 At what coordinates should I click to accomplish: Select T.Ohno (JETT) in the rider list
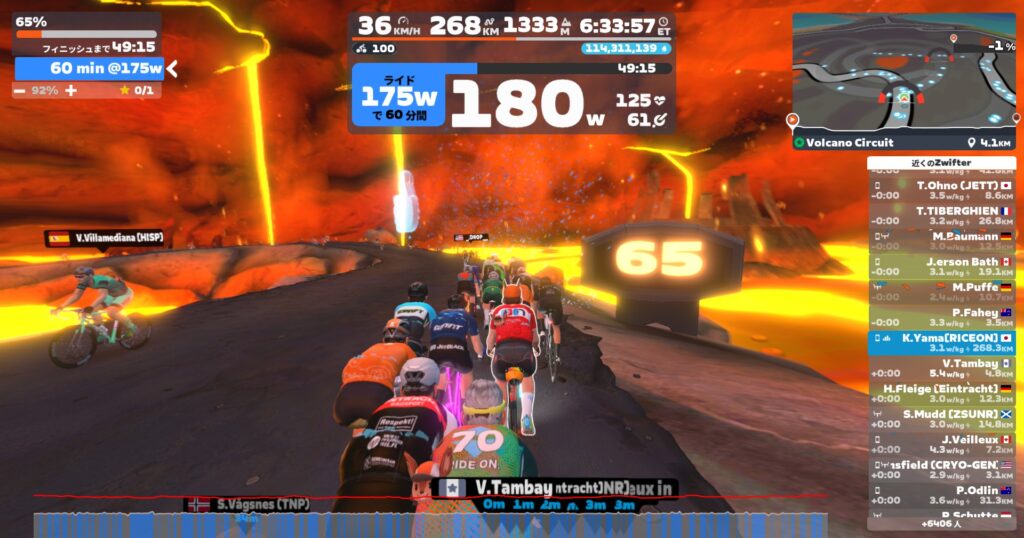tap(941, 190)
